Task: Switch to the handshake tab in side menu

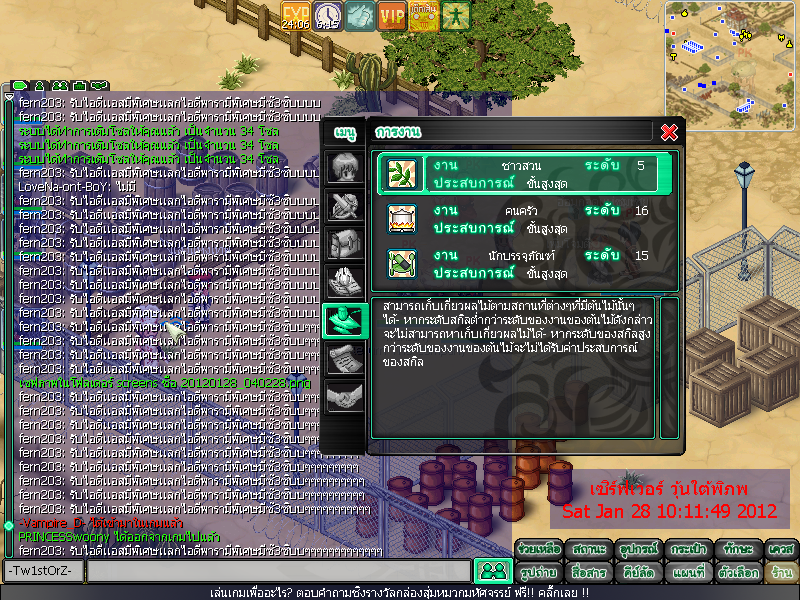Action: tap(342, 397)
